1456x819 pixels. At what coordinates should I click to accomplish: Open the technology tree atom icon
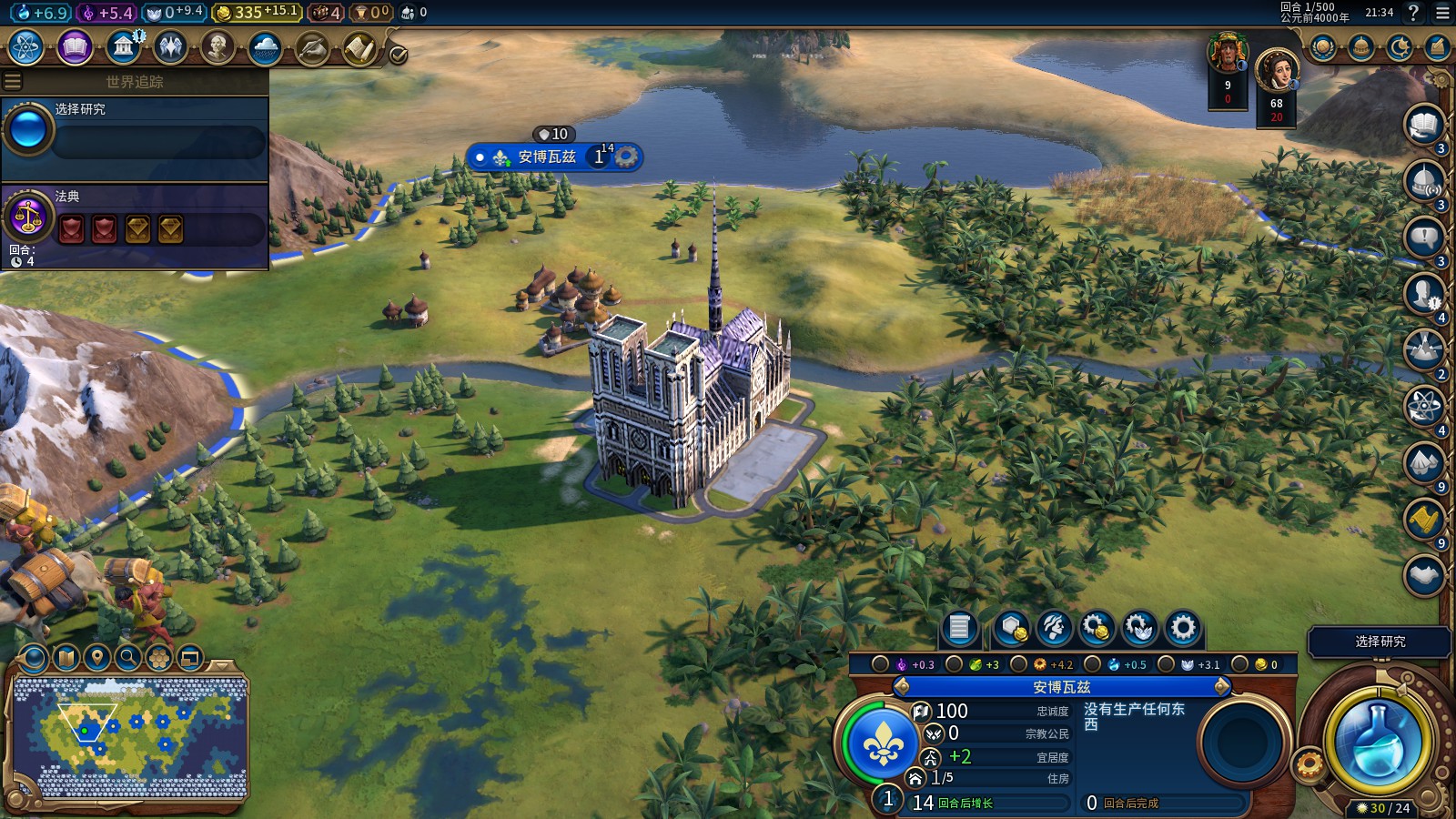[x=26, y=47]
